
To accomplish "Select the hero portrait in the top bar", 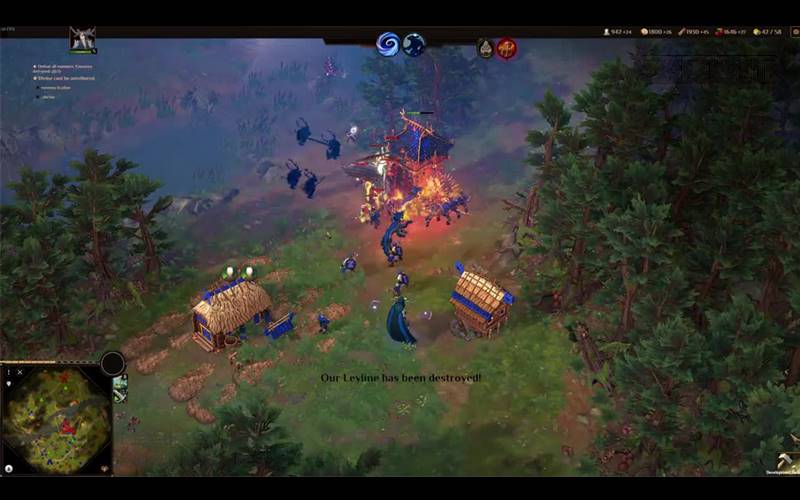I will click(x=82, y=41).
